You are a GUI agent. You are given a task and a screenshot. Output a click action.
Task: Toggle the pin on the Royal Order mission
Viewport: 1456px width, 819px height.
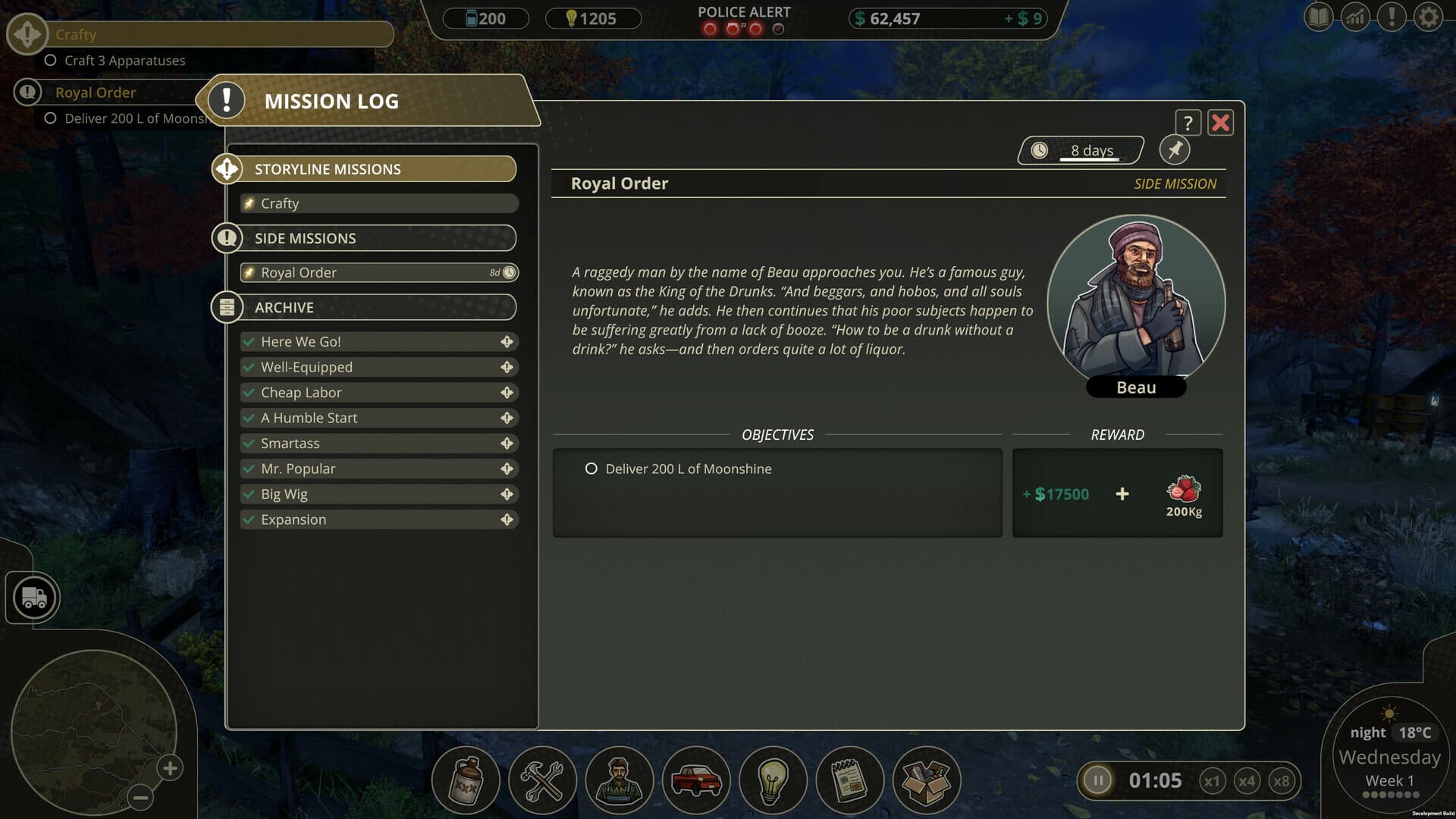(1175, 149)
